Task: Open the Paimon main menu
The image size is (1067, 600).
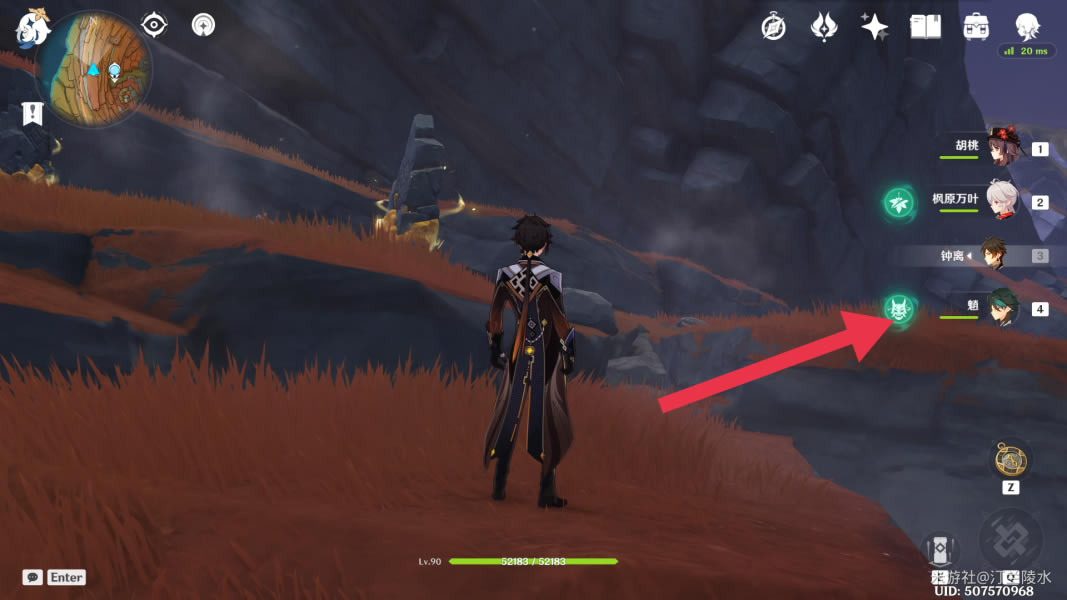Action: click(x=33, y=26)
